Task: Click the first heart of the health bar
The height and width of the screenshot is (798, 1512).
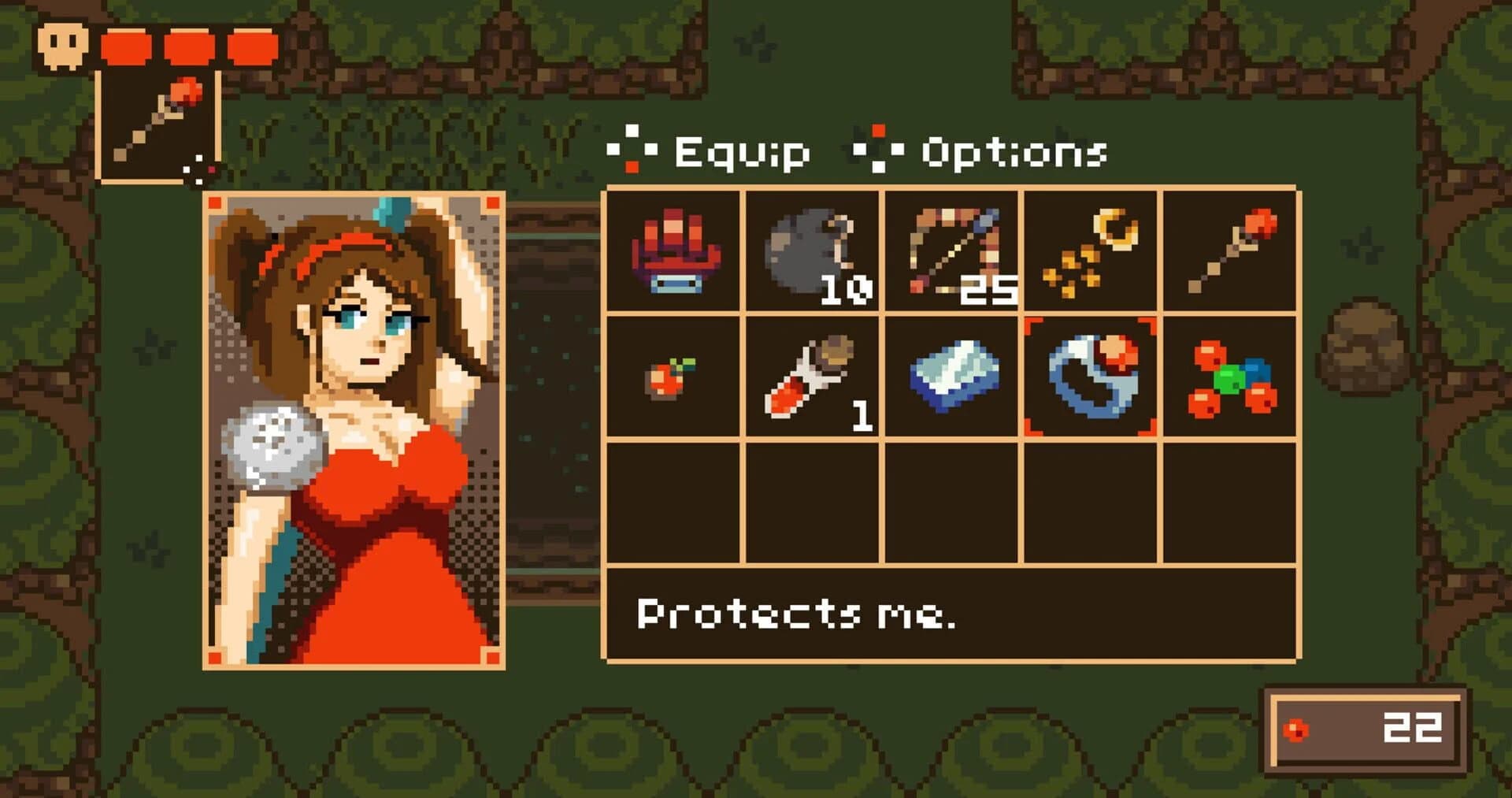Action: pos(123,45)
